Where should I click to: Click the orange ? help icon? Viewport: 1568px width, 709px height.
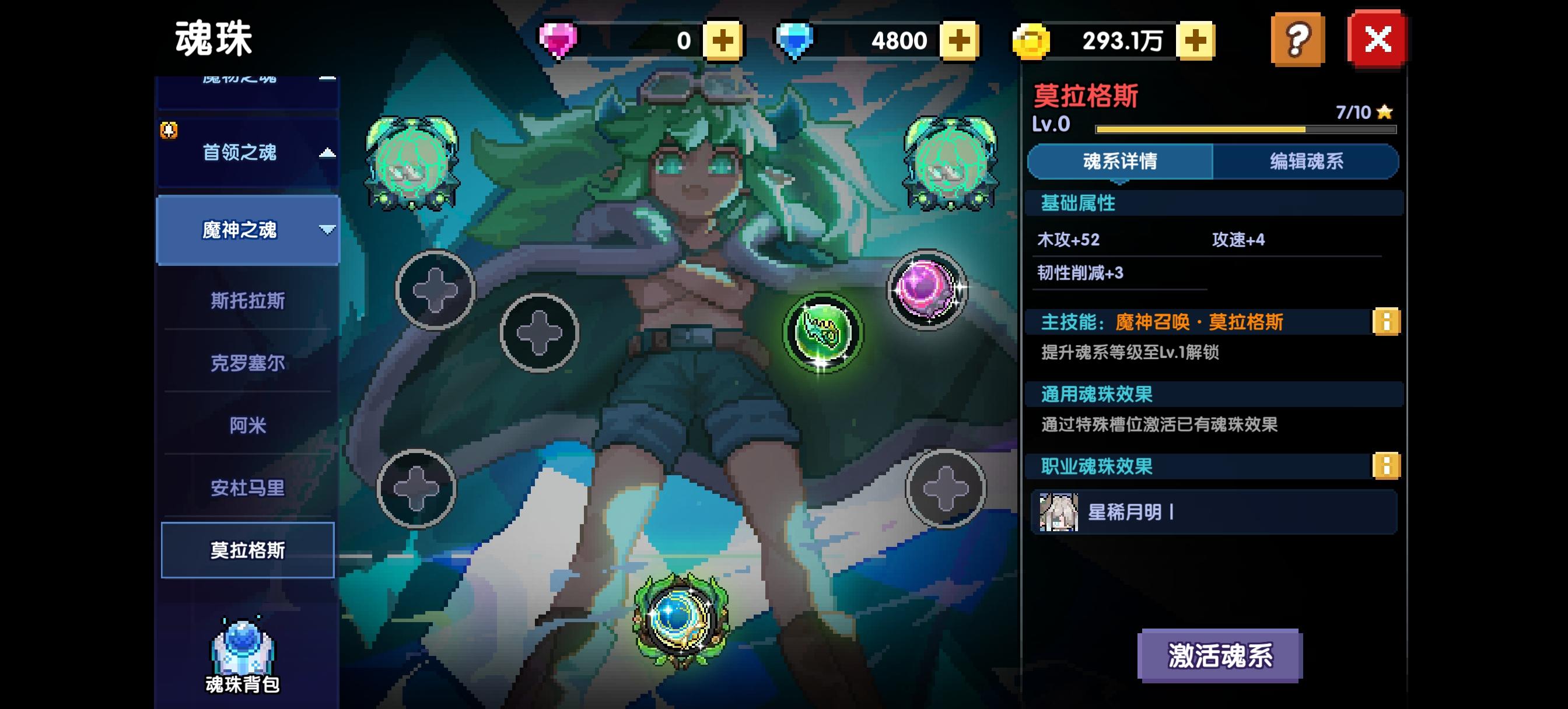coord(1298,40)
